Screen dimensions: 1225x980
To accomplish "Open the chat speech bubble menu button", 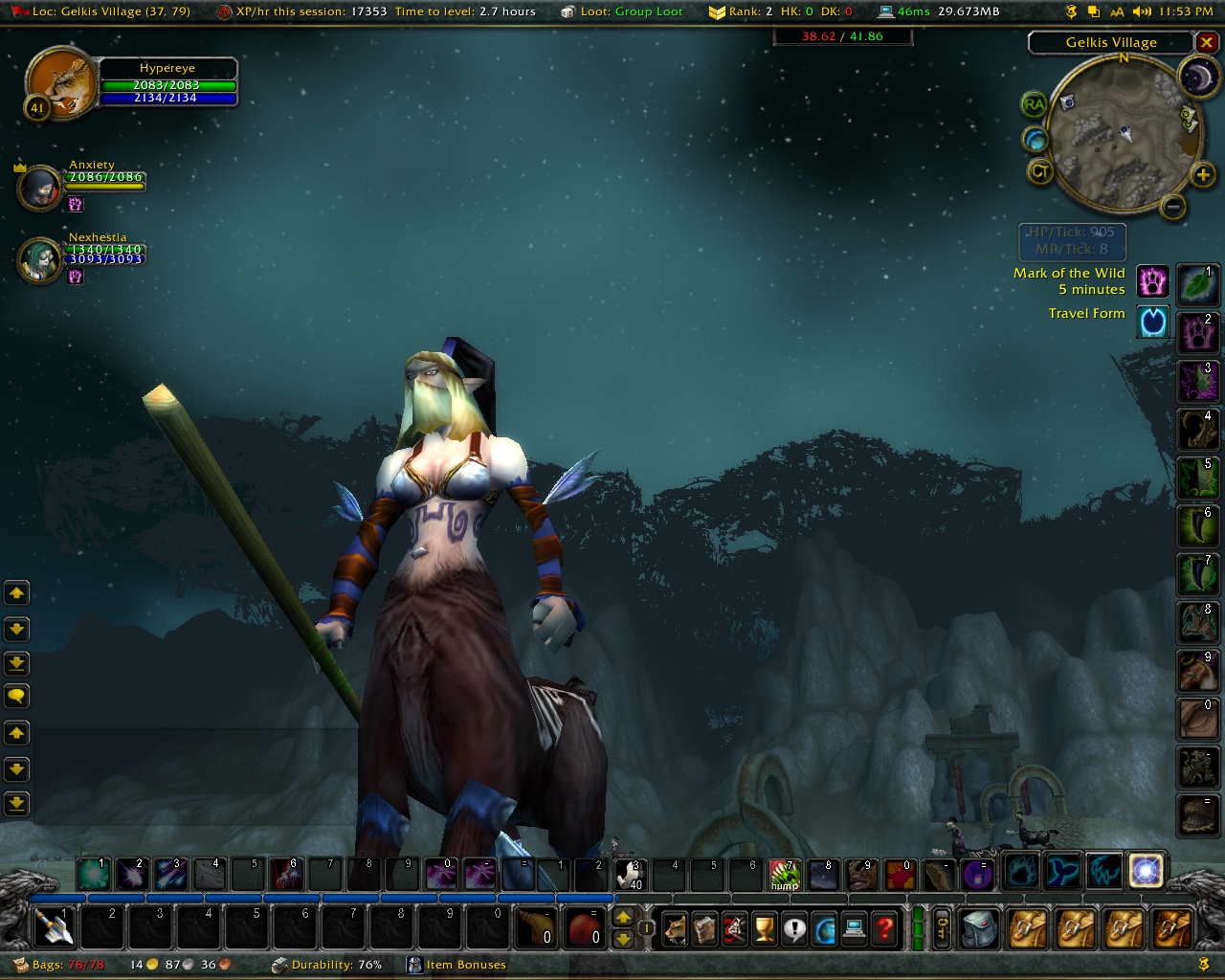I will coord(16,697).
